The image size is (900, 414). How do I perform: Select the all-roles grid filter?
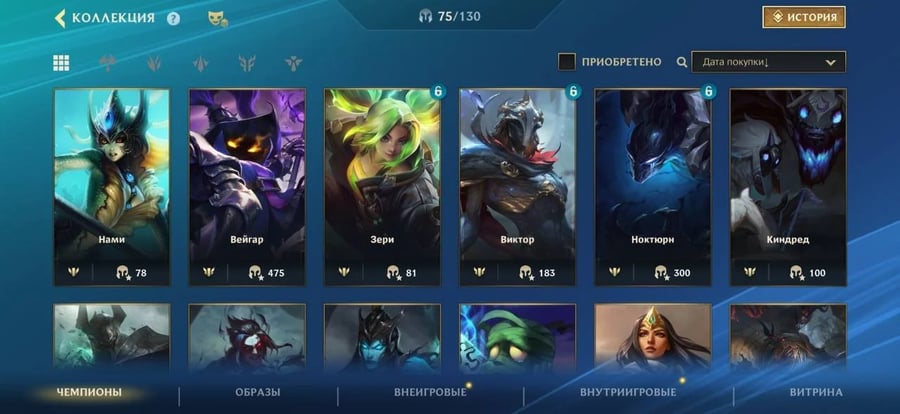[x=61, y=63]
